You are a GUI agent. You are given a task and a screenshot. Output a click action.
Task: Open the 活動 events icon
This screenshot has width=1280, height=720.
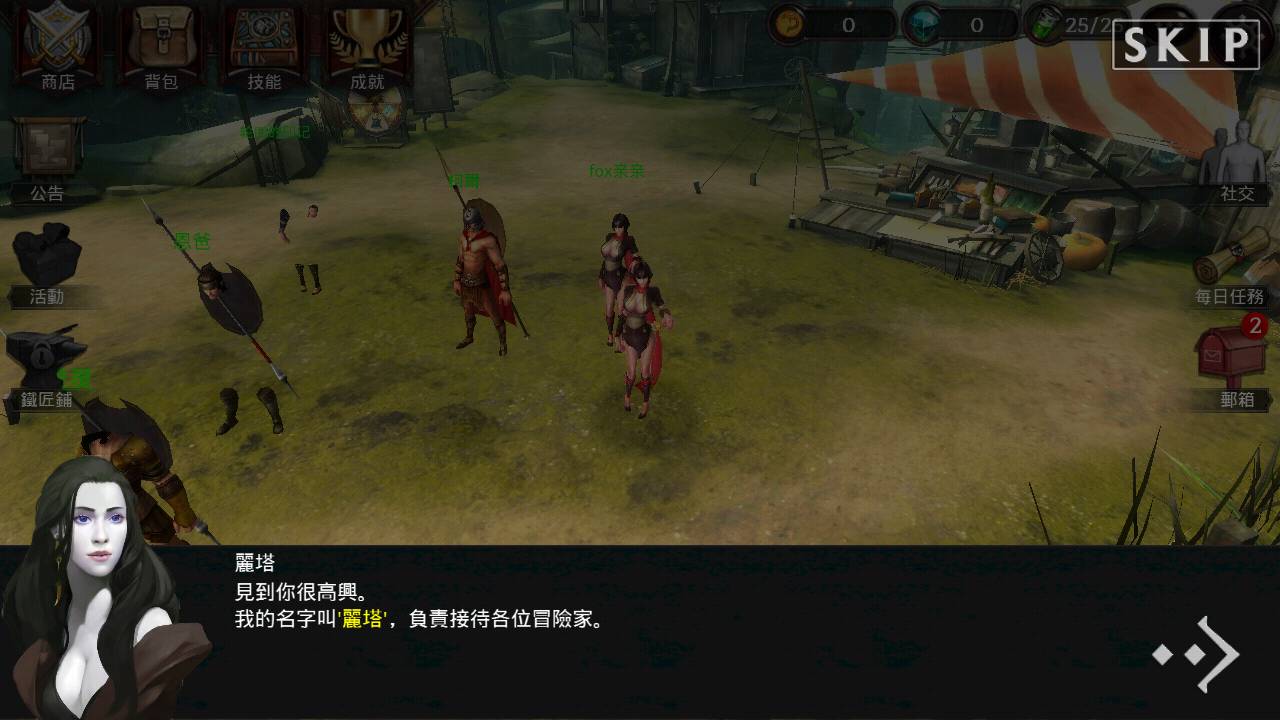45,255
